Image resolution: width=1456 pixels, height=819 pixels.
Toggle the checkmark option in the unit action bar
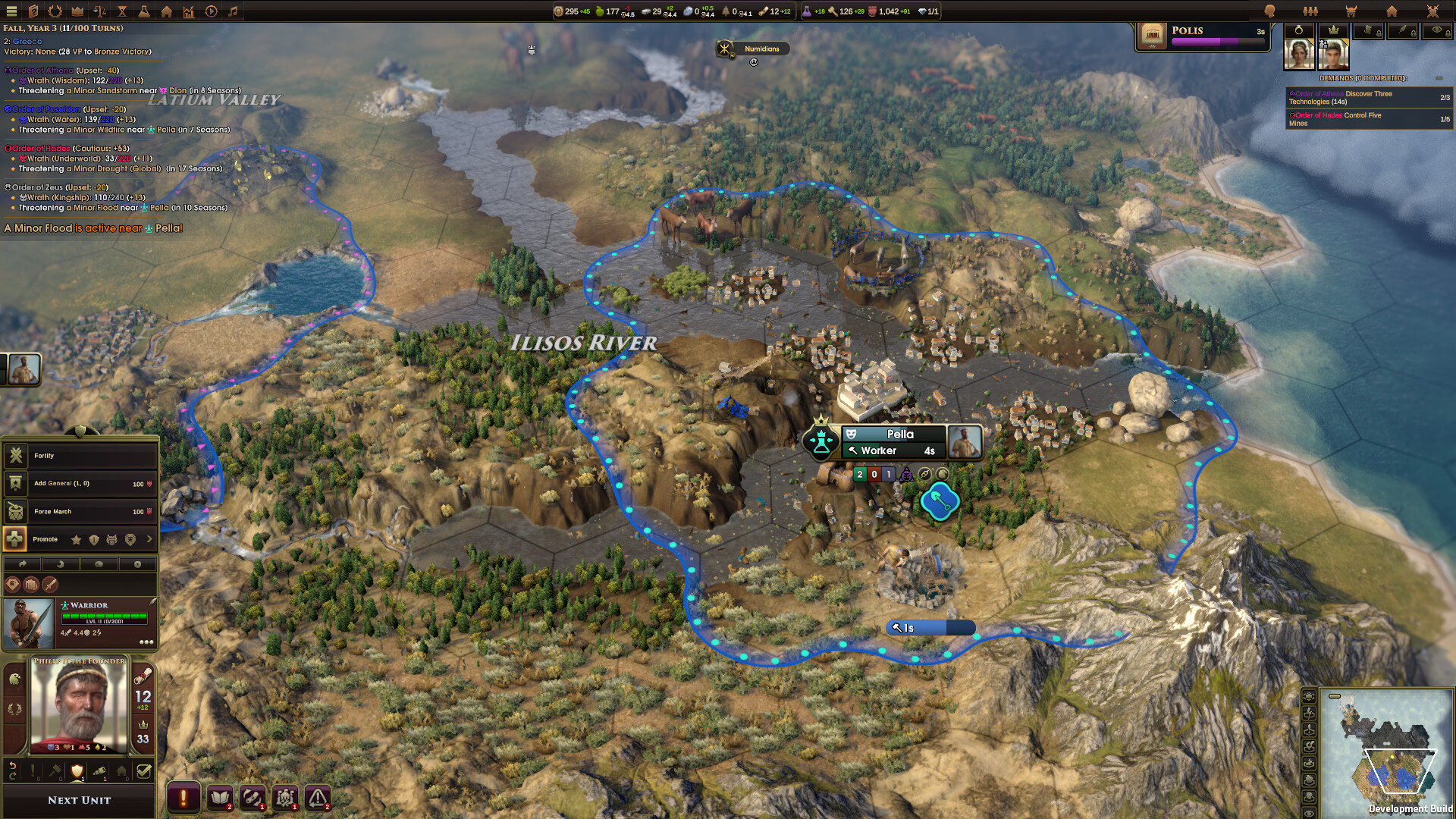(144, 770)
